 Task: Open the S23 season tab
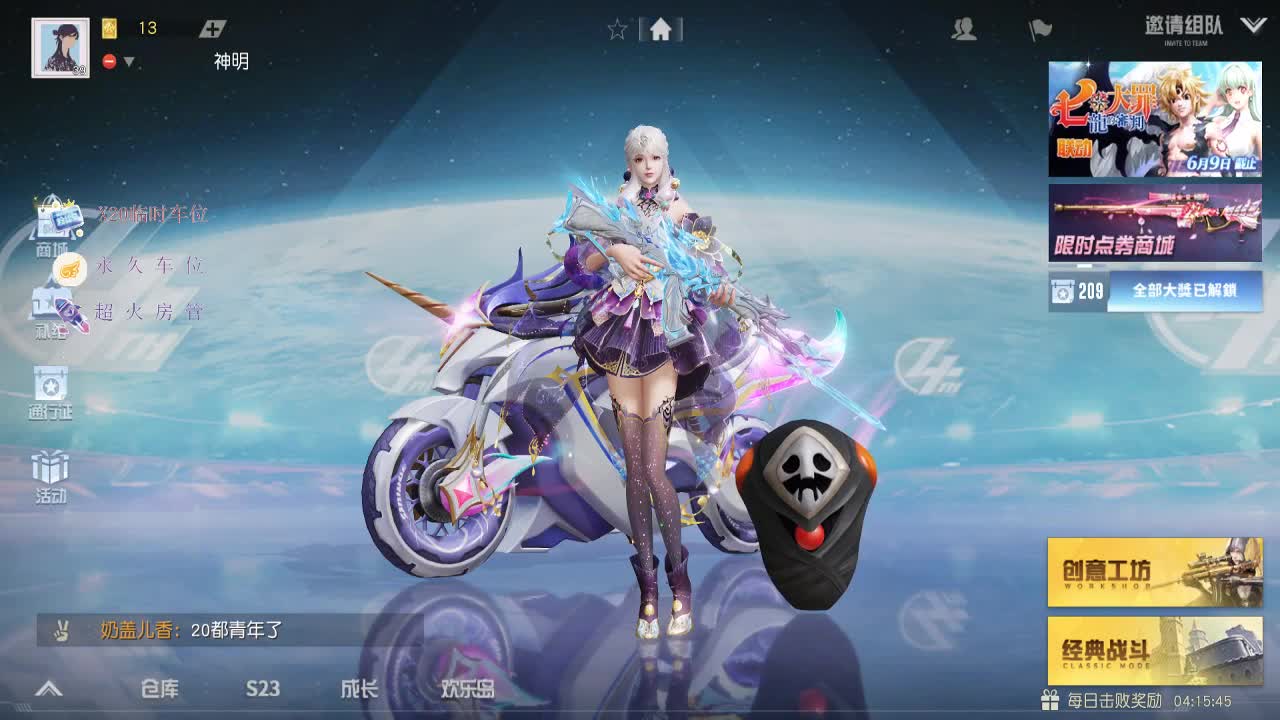click(x=262, y=690)
